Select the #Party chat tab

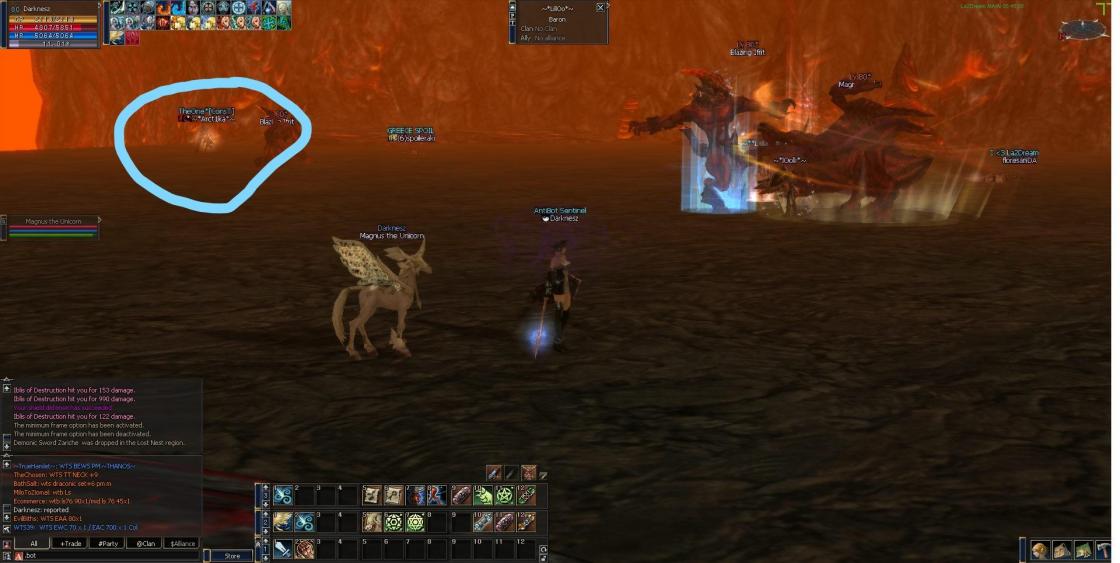click(x=106, y=543)
